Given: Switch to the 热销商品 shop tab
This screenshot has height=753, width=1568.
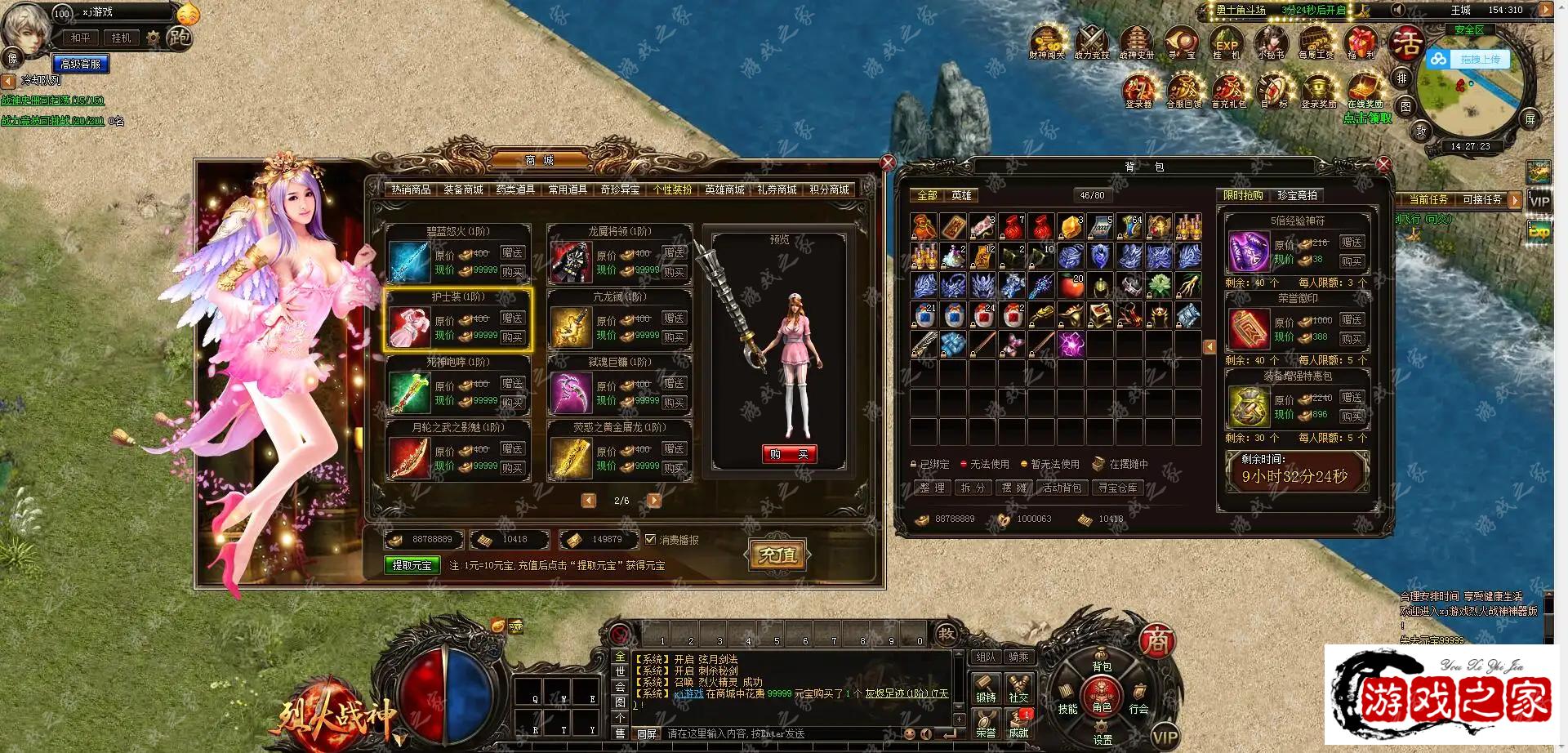Looking at the screenshot, I should [x=411, y=189].
